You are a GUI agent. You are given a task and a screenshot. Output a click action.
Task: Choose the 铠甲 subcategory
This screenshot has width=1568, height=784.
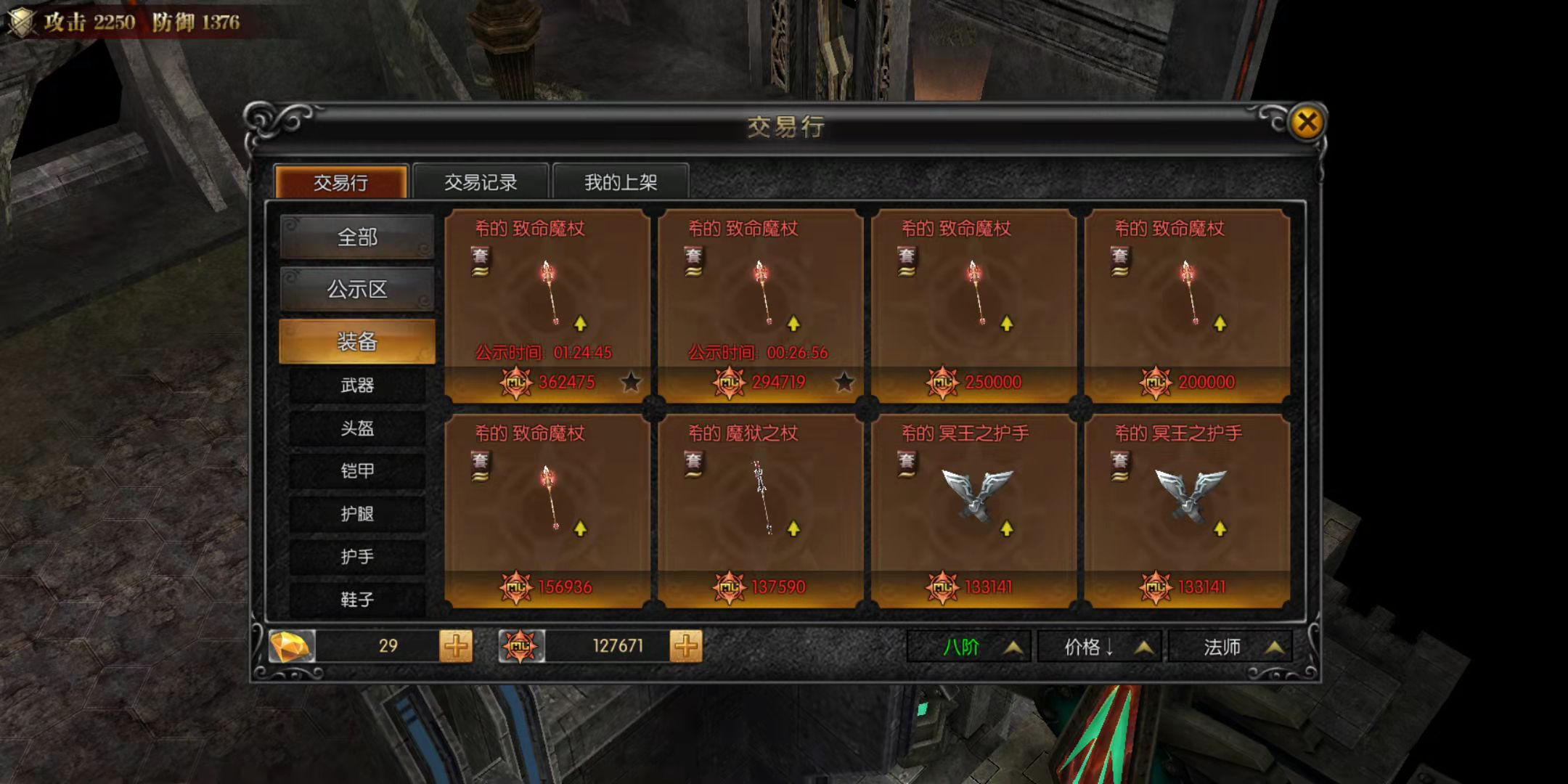pos(357,471)
